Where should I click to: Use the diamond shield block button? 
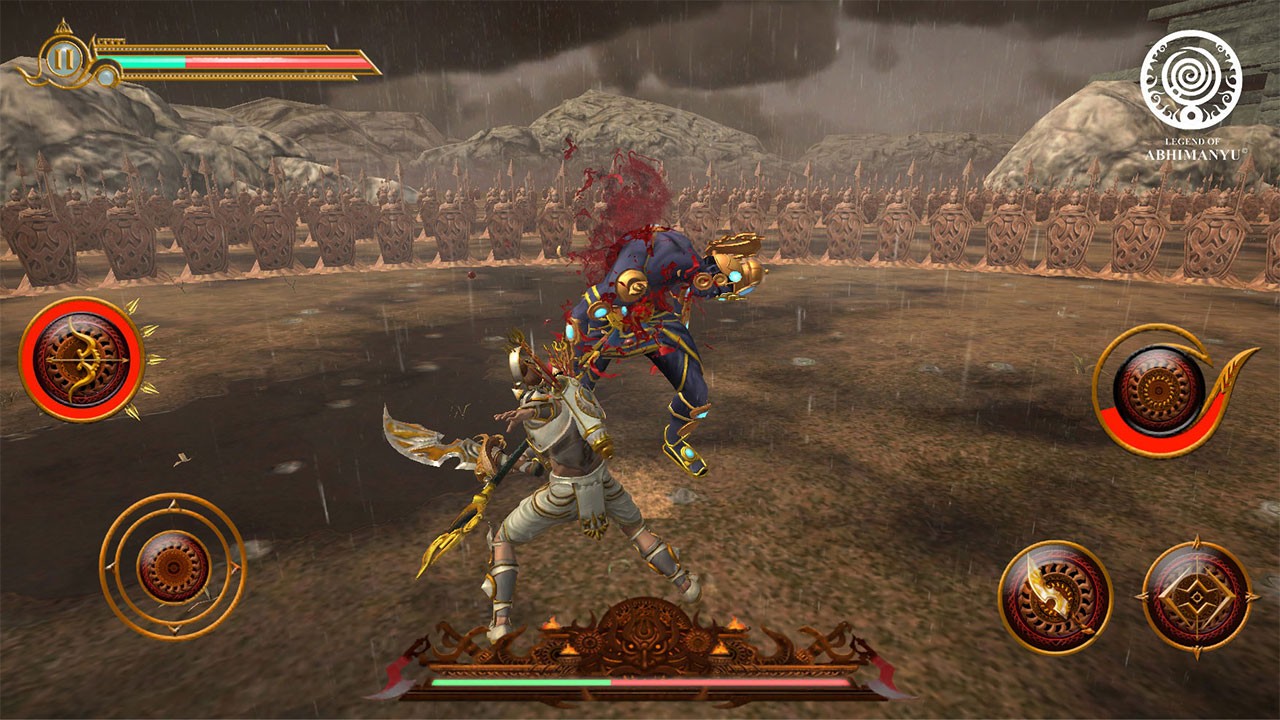click(1196, 597)
